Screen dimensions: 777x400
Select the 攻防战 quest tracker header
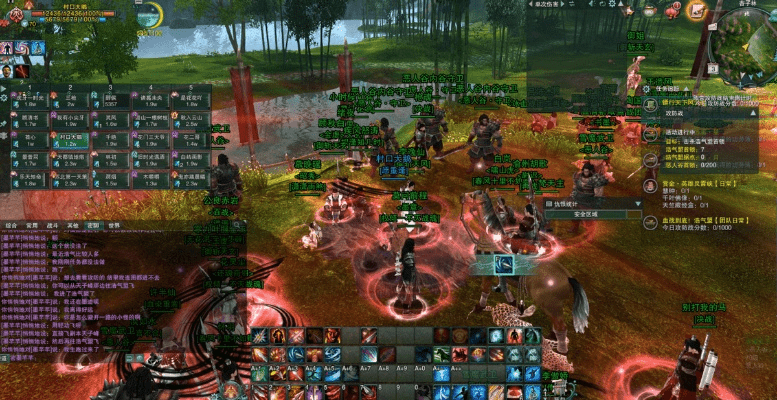(x=675, y=114)
